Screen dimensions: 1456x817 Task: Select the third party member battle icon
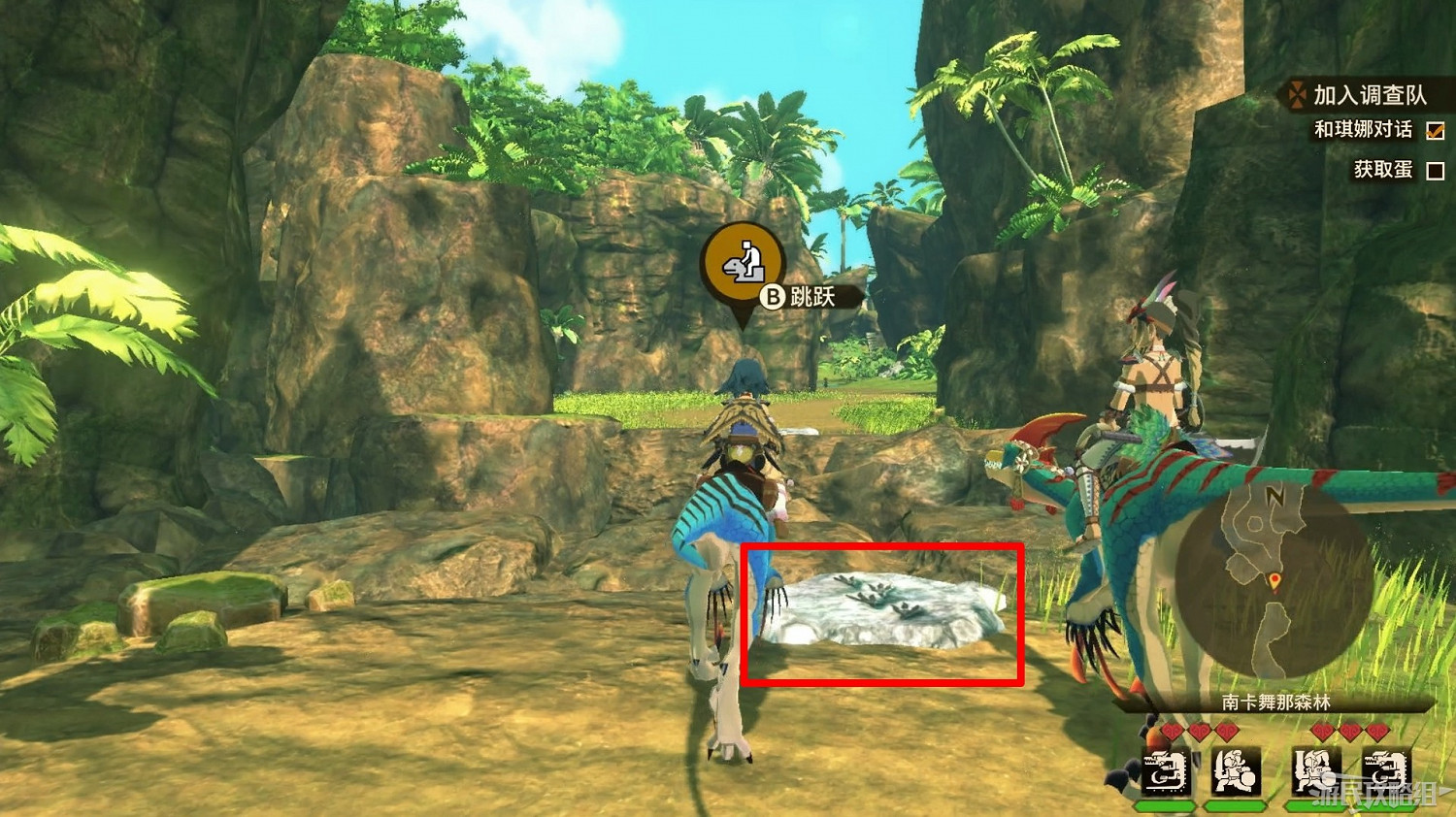point(1314,771)
